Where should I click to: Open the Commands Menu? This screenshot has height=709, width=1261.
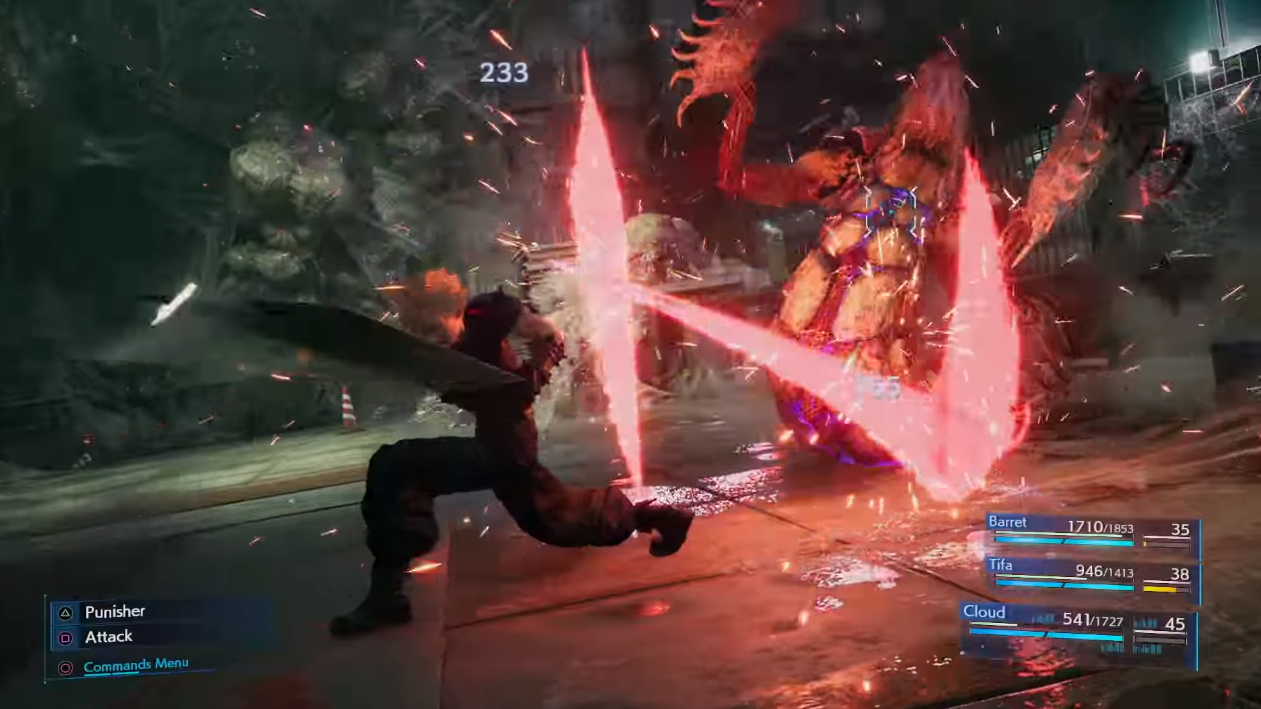[x=135, y=666]
